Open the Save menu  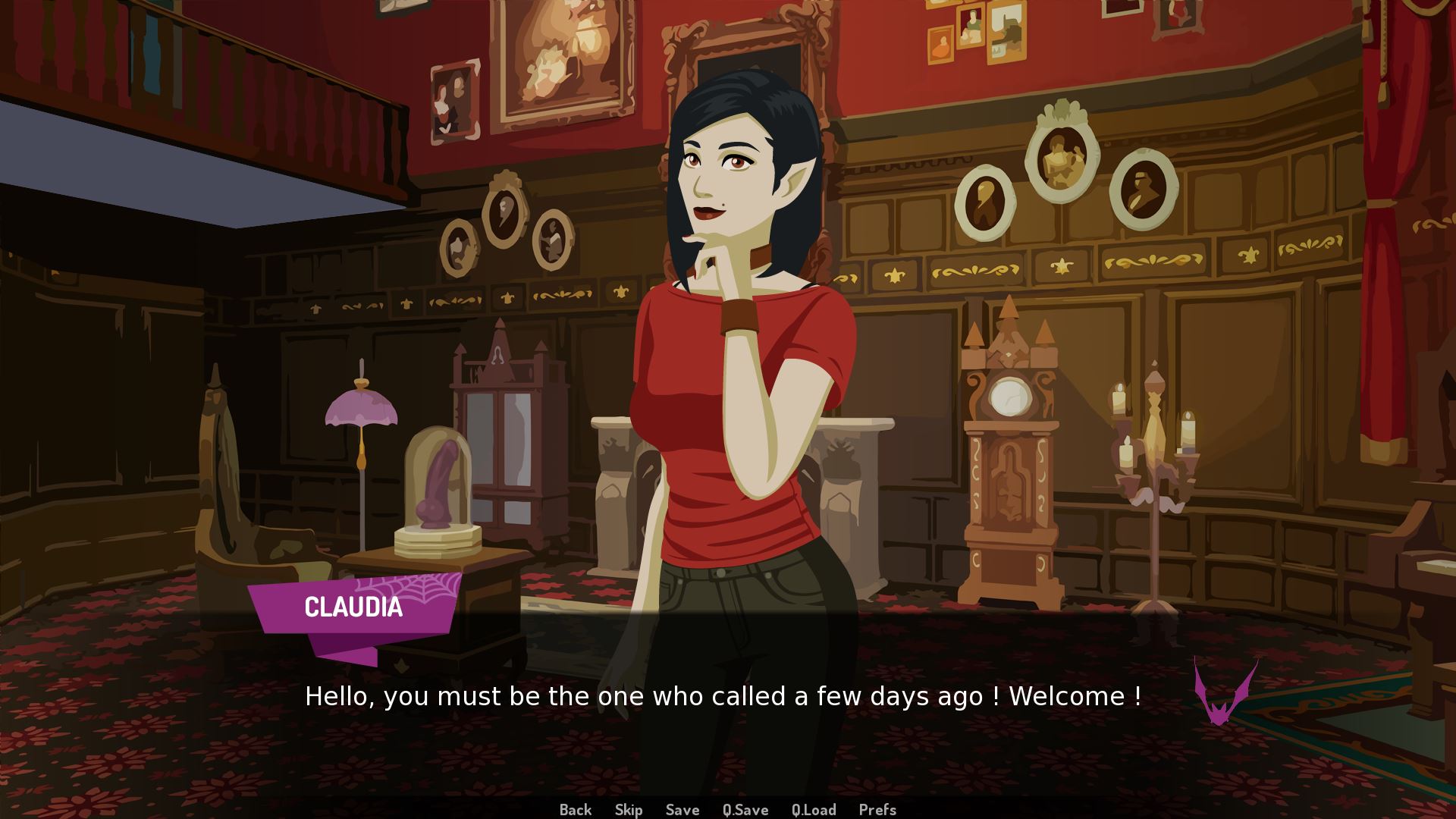pos(682,810)
